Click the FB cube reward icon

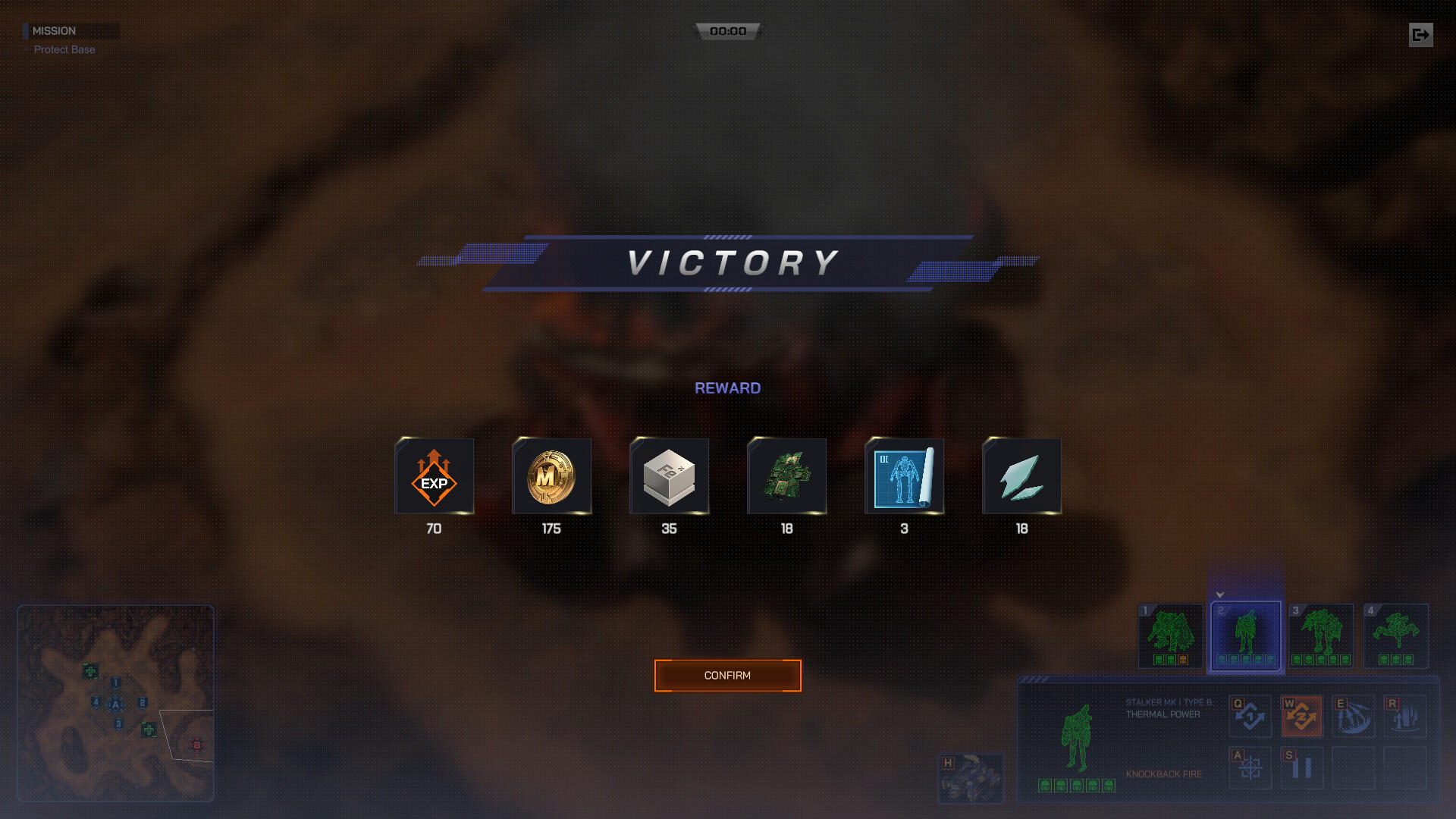(669, 476)
